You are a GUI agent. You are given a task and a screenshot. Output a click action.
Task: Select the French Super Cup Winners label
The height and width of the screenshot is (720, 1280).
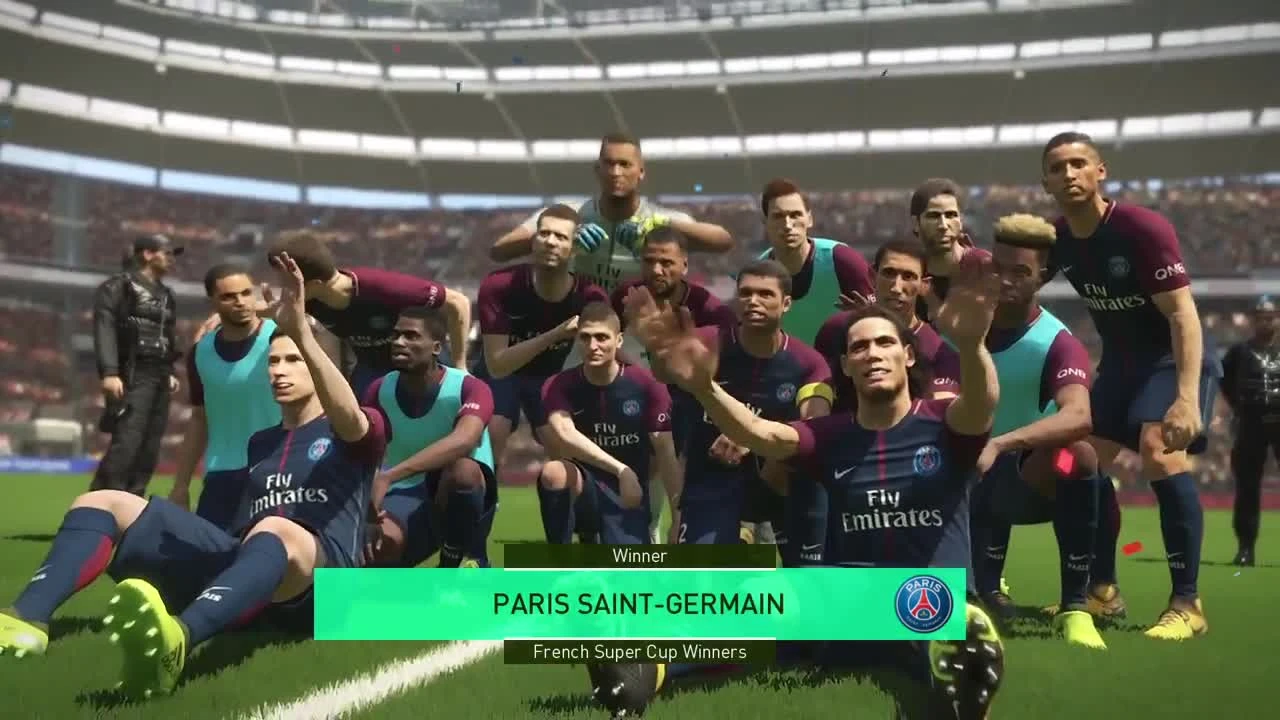(639, 651)
